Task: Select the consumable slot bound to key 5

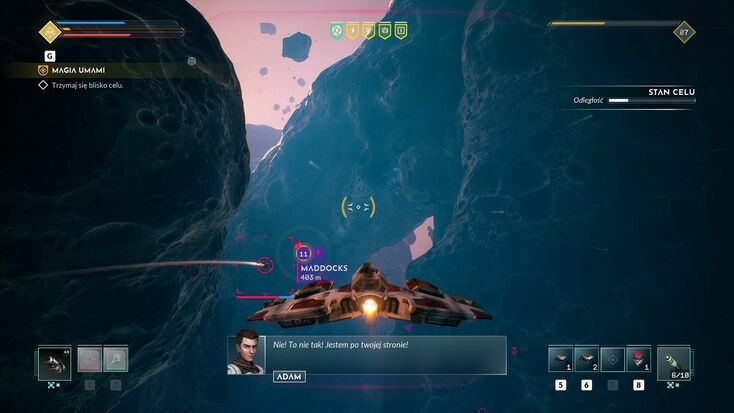Action: tap(560, 360)
